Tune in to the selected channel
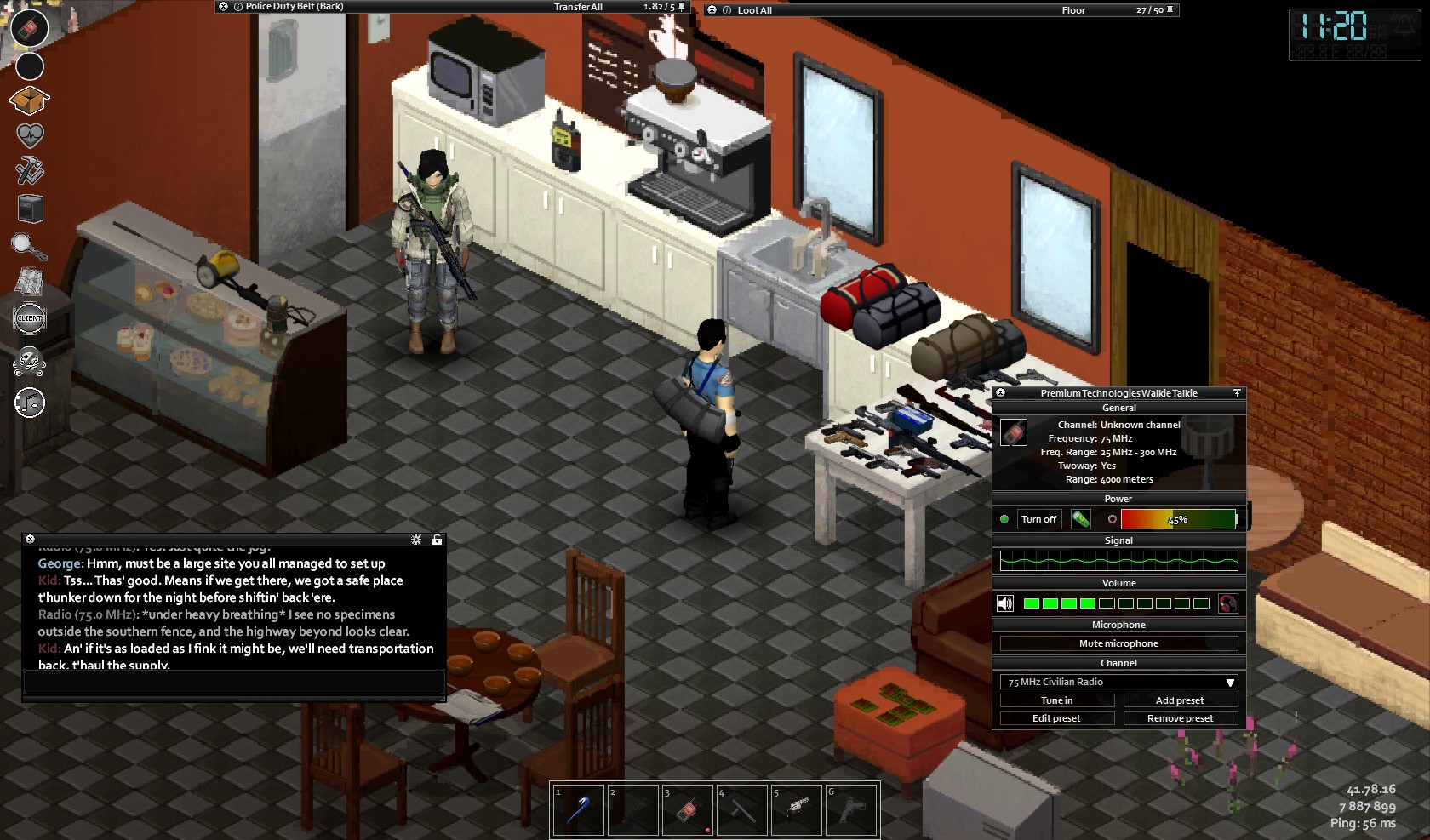This screenshot has width=1430, height=840. click(x=1056, y=700)
